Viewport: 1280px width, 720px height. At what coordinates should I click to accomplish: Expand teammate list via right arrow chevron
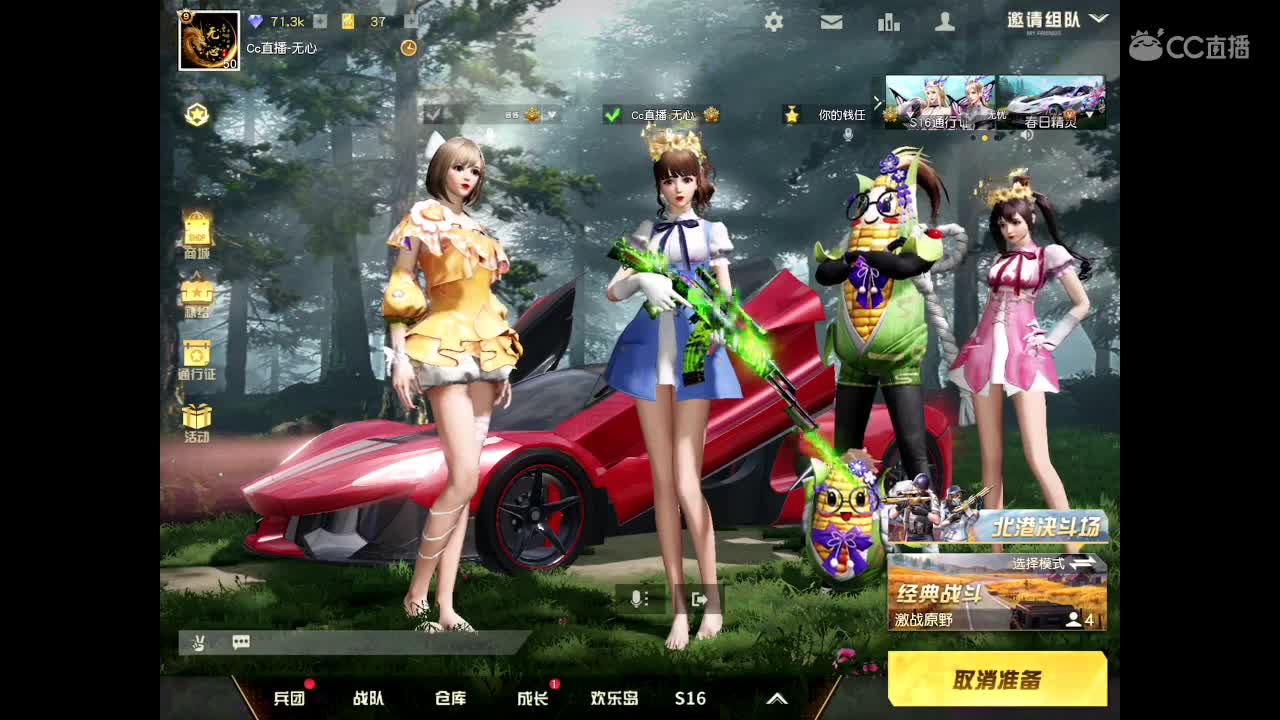click(877, 102)
